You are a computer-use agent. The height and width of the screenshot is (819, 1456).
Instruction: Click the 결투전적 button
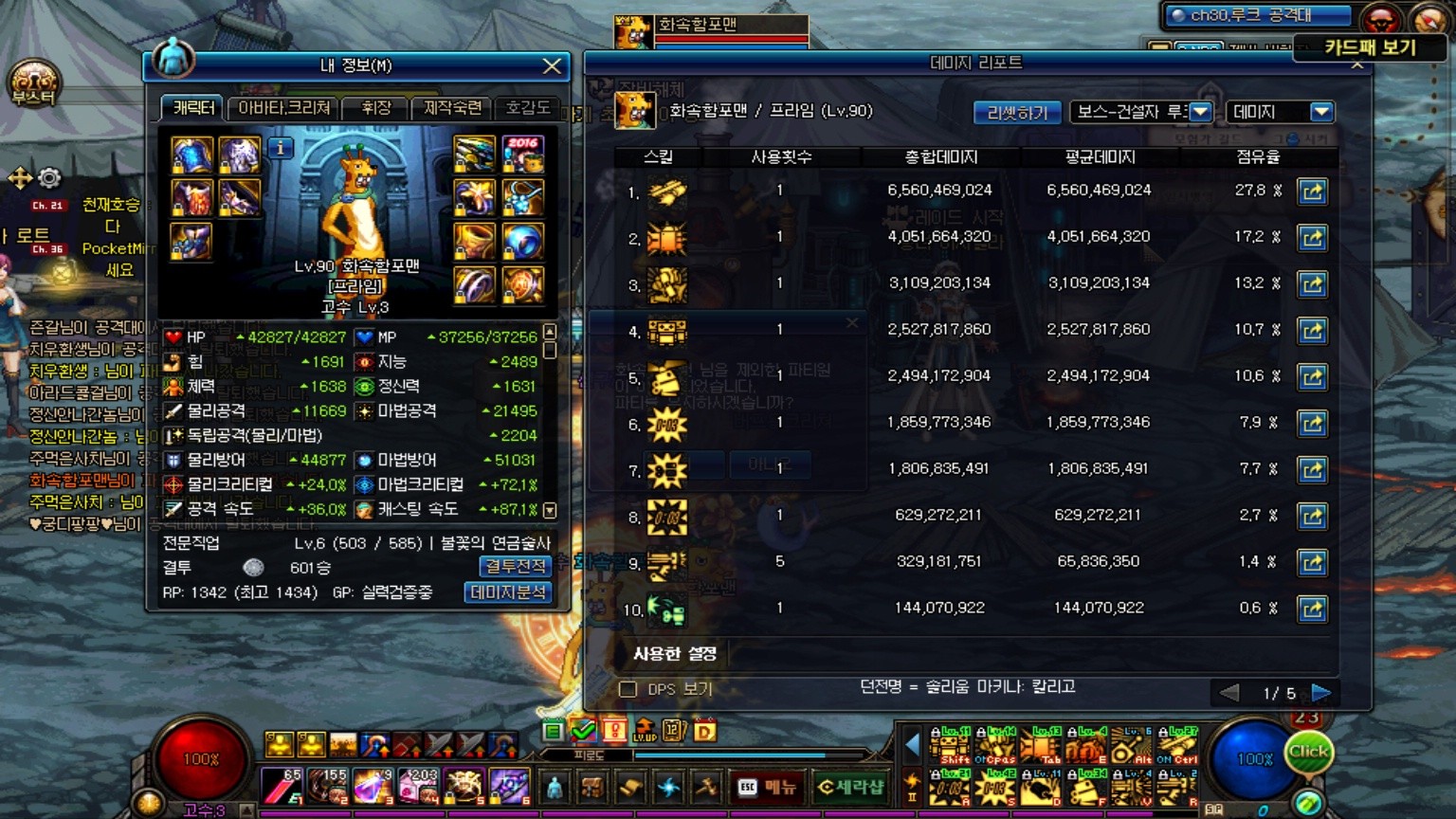[515, 566]
